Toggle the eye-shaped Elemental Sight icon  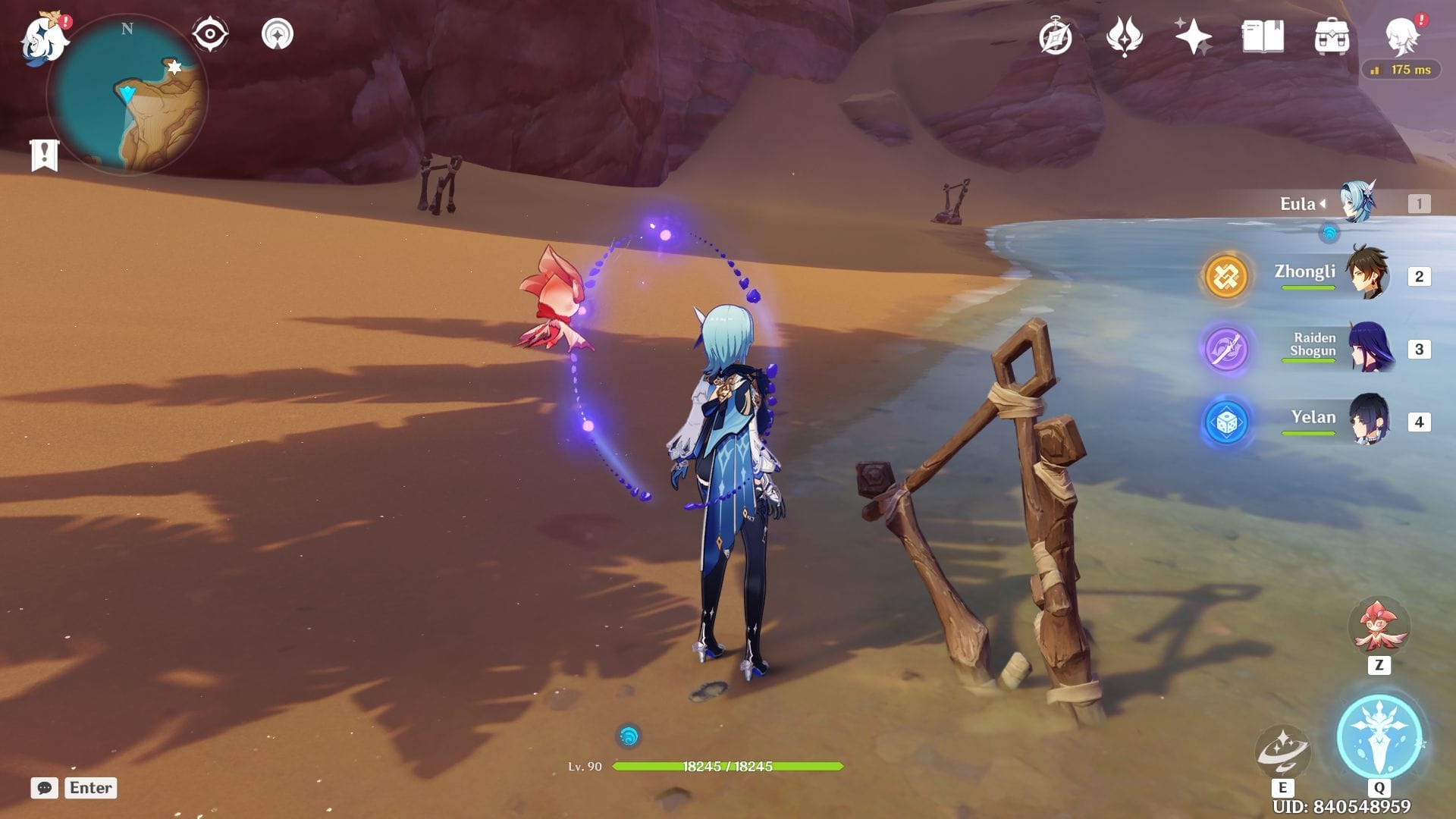pyautogui.click(x=210, y=34)
